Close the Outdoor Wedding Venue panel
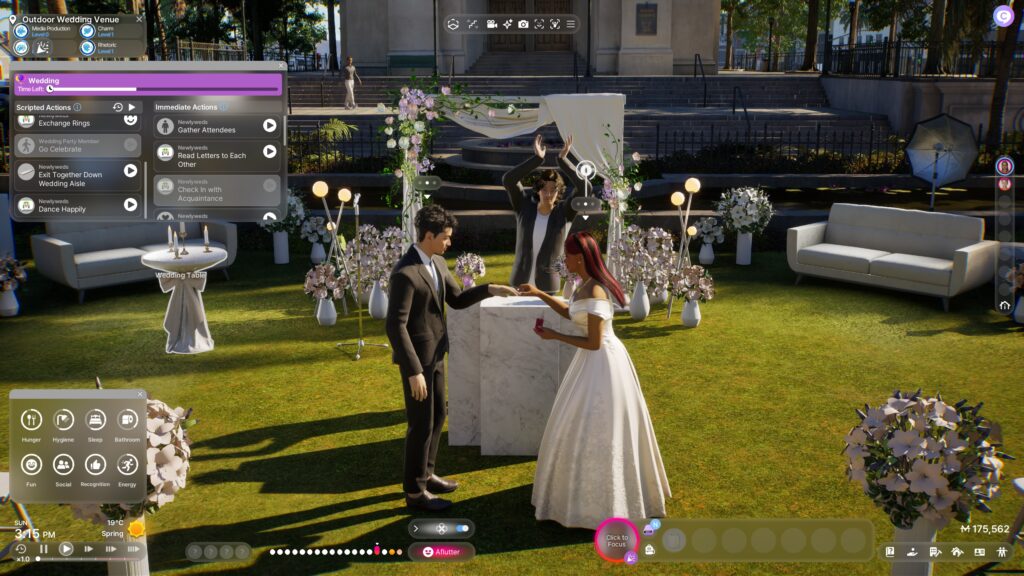Viewport: 1024px width, 576px height. click(x=140, y=18)
